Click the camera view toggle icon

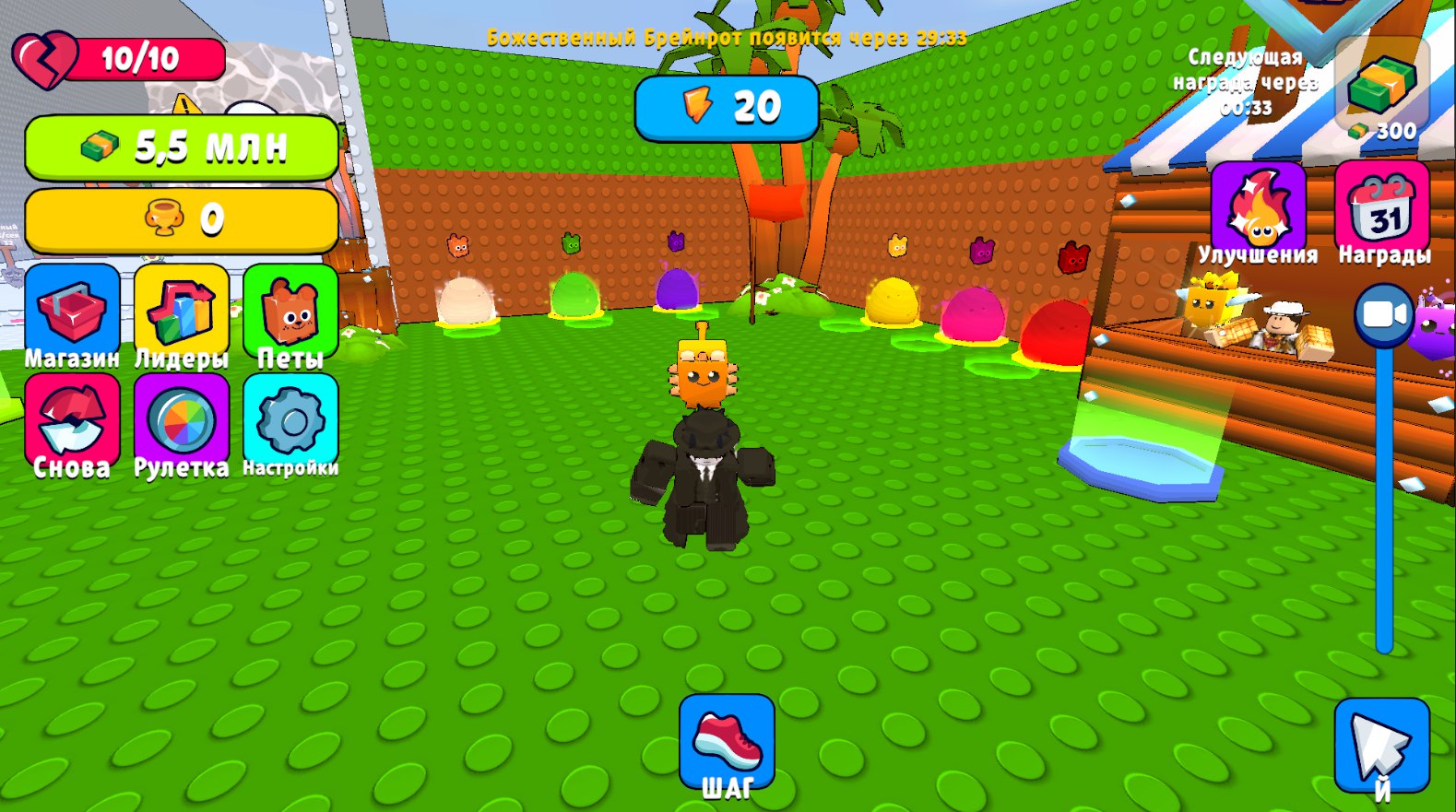pos(1382,315)
